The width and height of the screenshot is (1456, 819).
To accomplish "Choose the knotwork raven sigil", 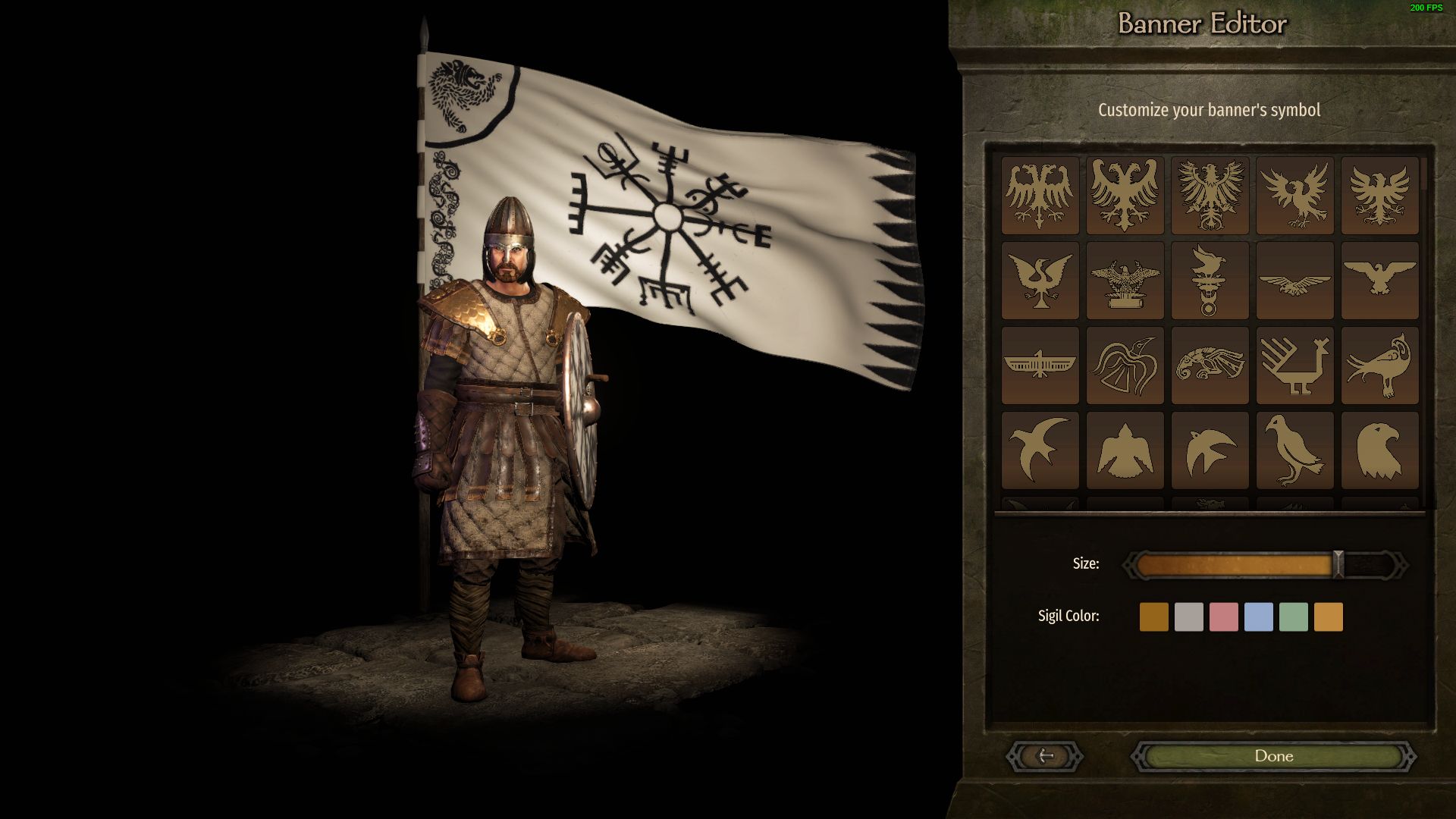I will (1125, 364).
